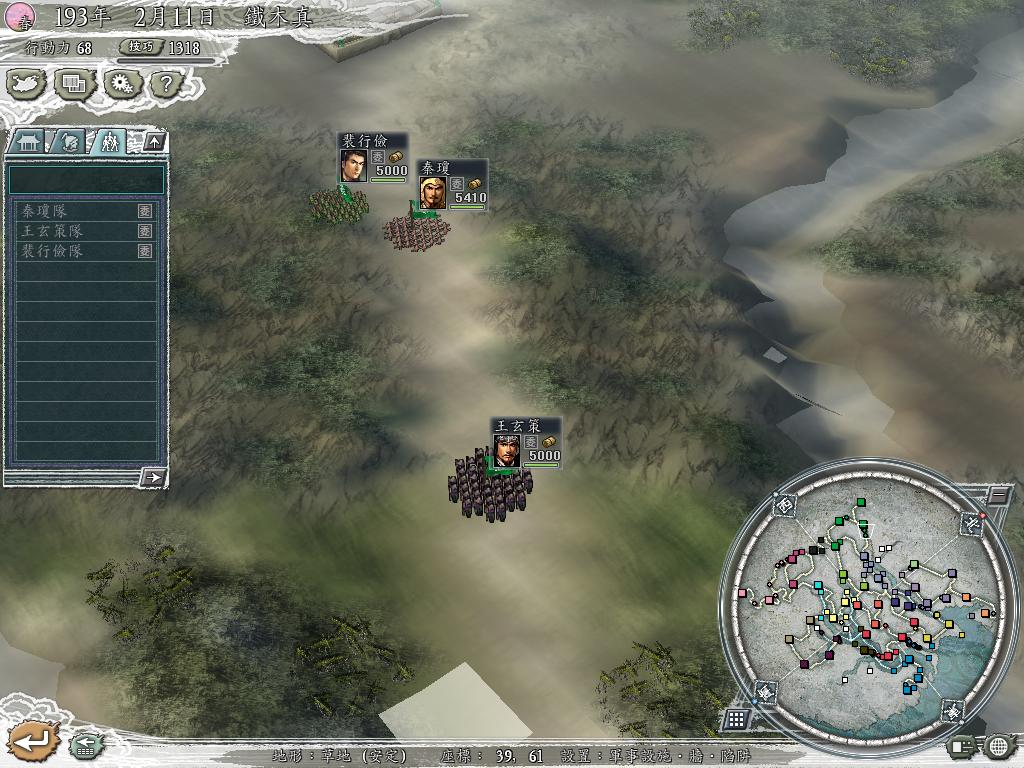Switch to the officer head tab
The image size is (1024, 768).
(68, 142)
